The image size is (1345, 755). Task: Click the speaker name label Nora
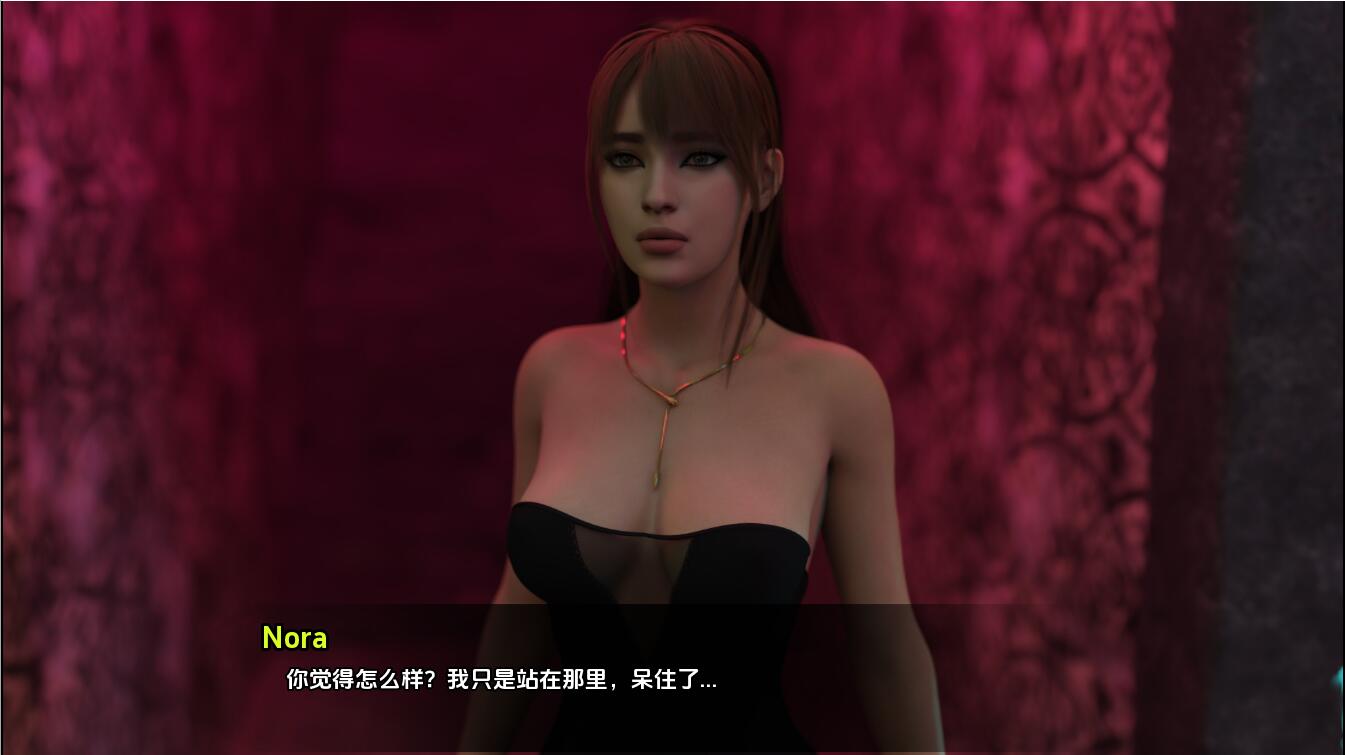pos(295,638)
